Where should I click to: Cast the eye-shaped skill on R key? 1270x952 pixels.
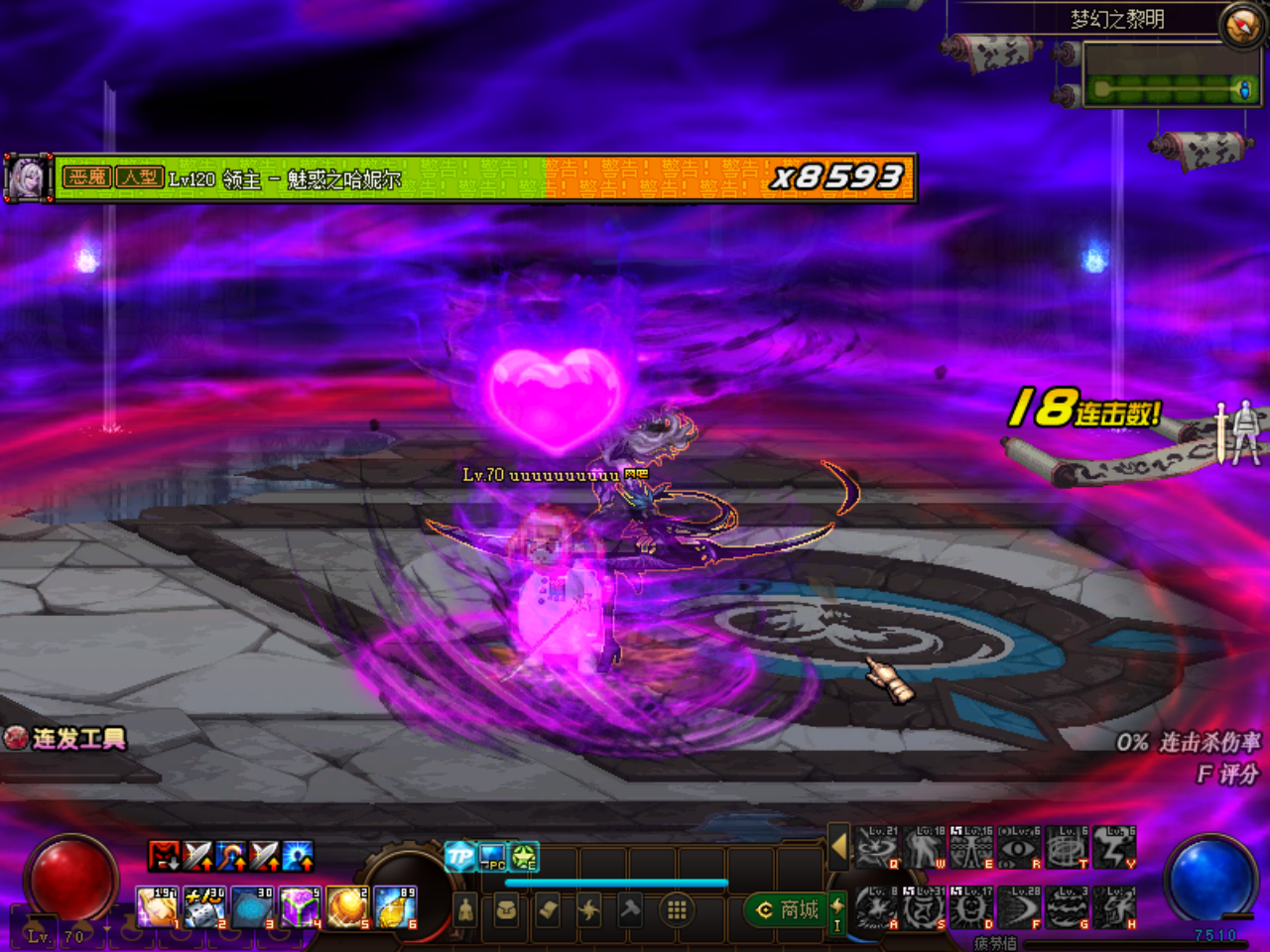1018,851
